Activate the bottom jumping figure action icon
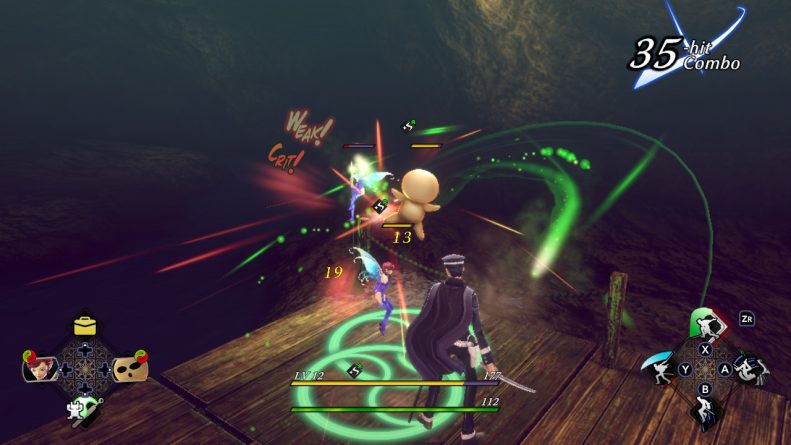This screenshot has width=791, height=445. click(705, 411)
